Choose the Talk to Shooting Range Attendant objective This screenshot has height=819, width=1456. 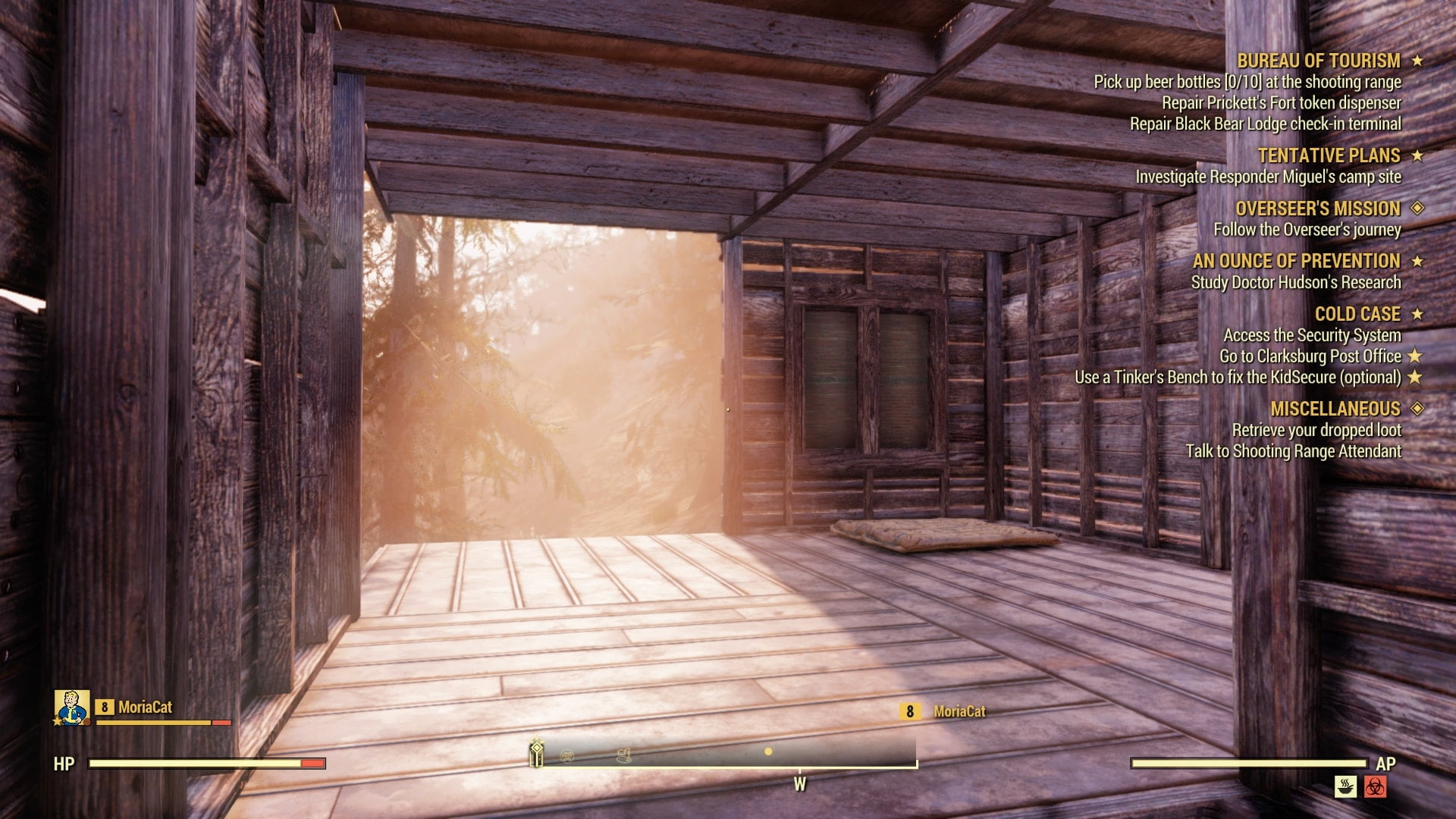tap(1293, 451)
